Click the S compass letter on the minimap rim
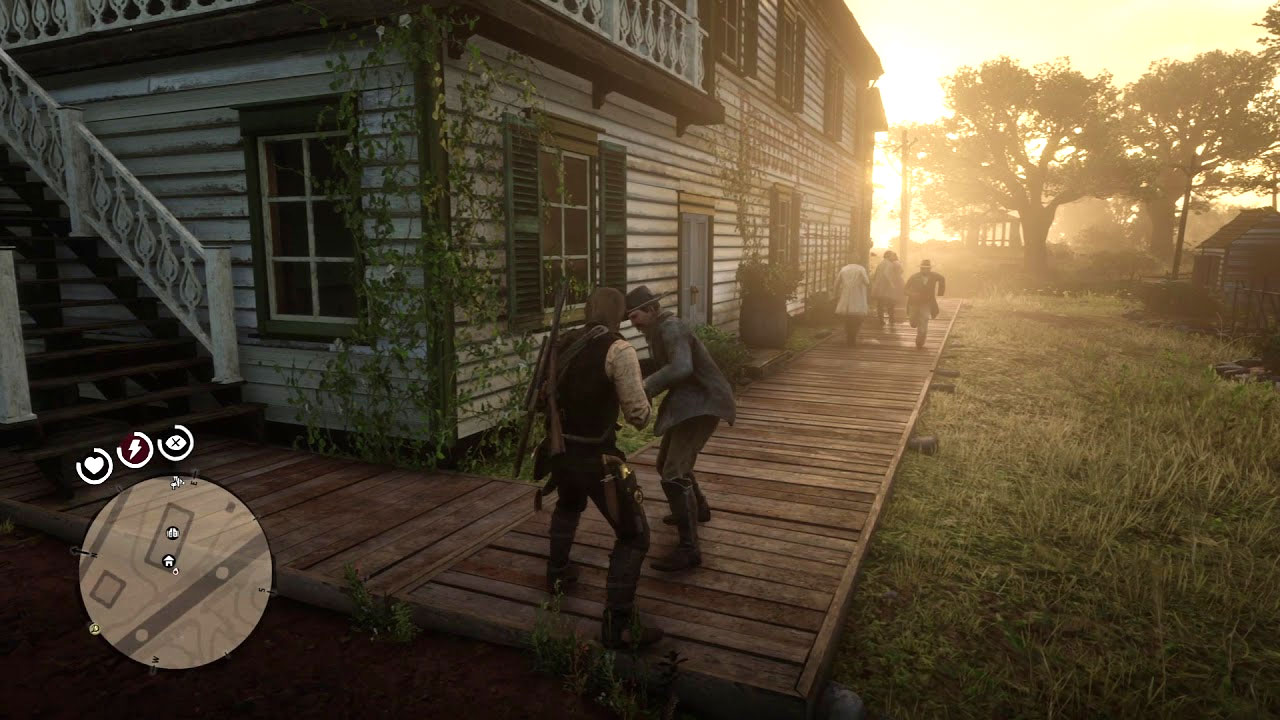 tap(261, 590)
